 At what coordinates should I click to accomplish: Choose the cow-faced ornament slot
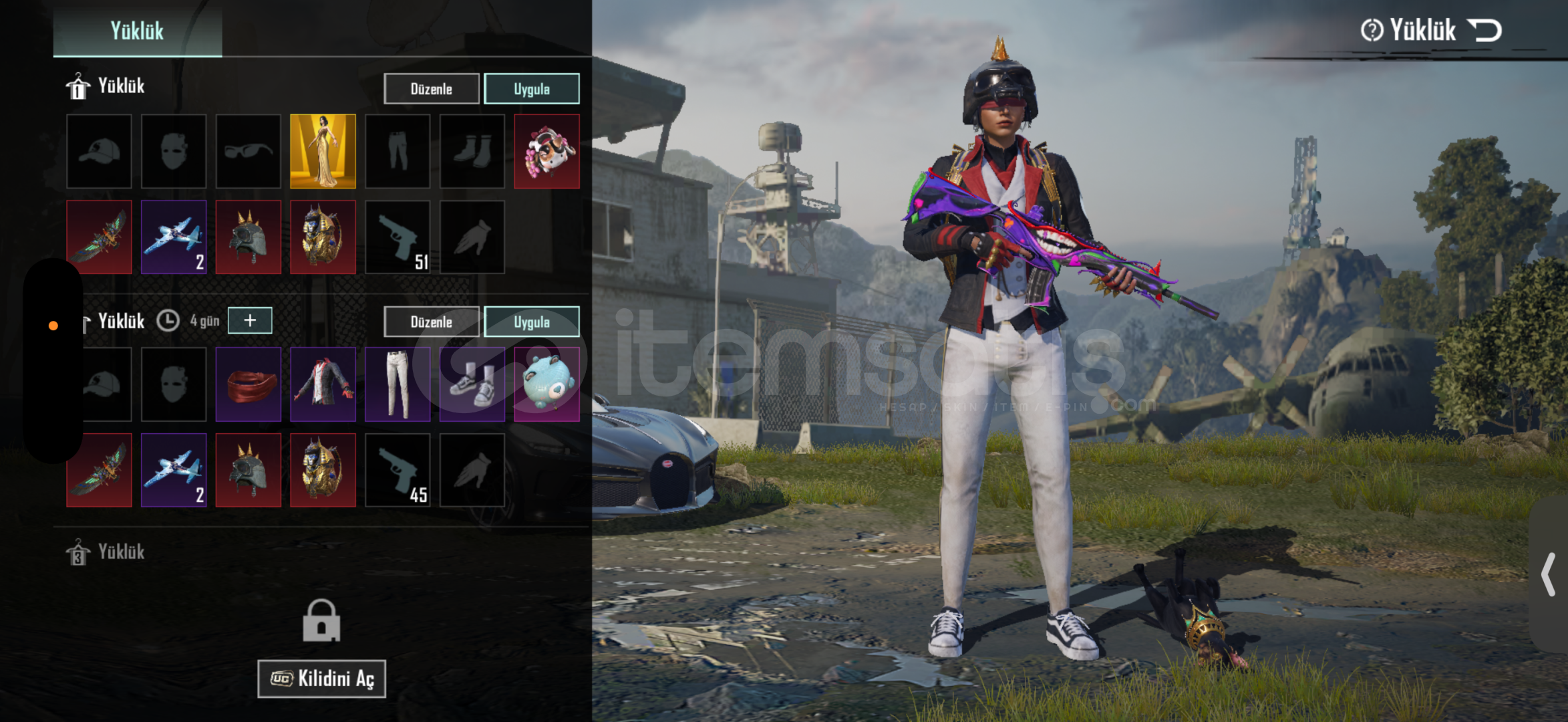coord(546,151)
